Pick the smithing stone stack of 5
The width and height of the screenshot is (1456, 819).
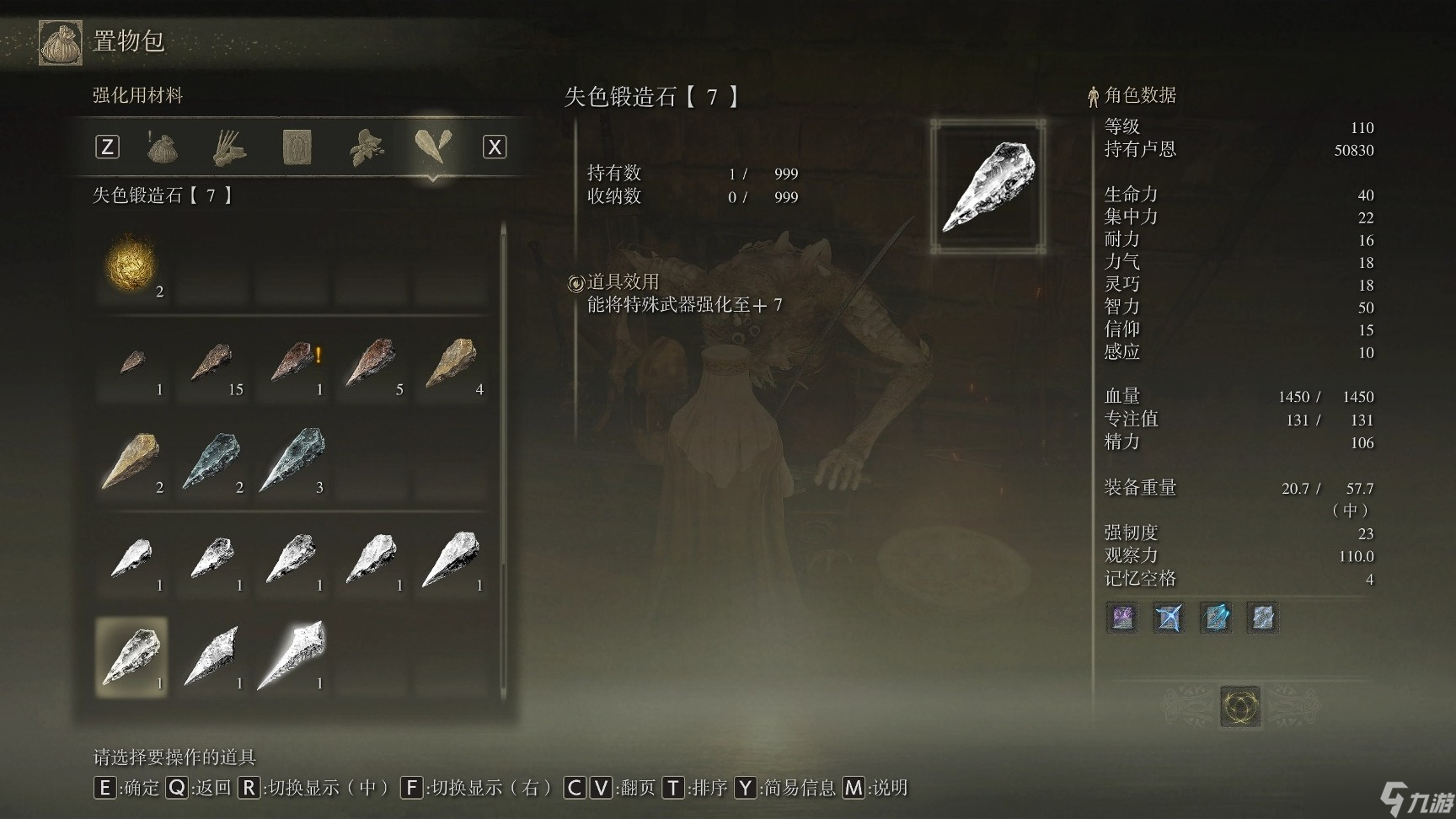[372, 362]
